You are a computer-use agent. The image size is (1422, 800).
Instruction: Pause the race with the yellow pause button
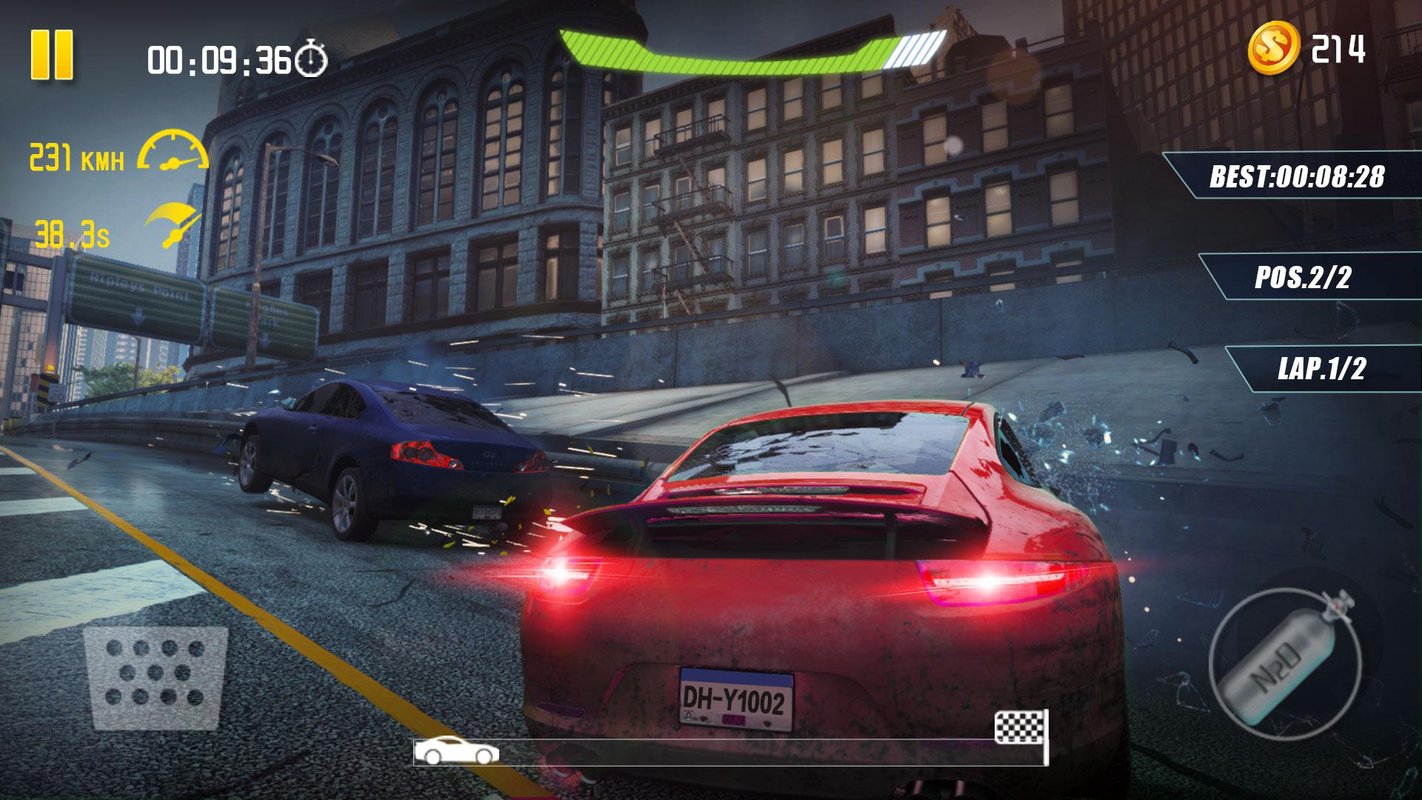(52, 54)
